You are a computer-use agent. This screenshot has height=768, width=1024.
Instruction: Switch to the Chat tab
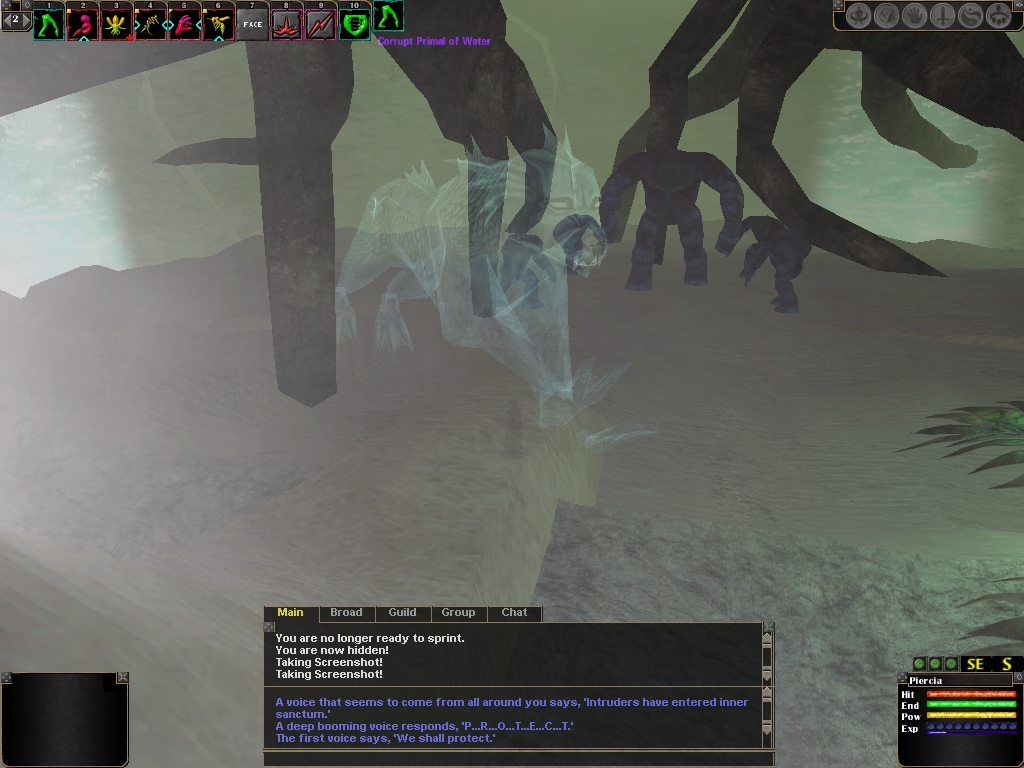click(x=514, y=613)
